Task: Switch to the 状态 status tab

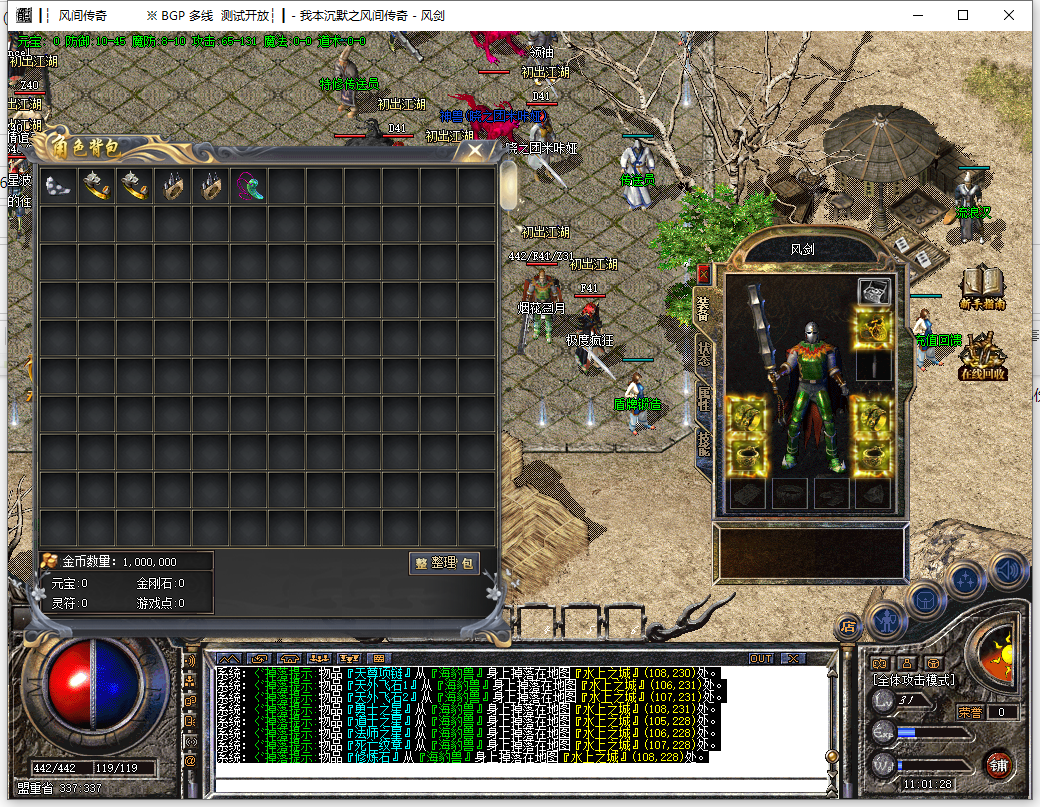Action: pyautogui.click(x=704, y=352)
